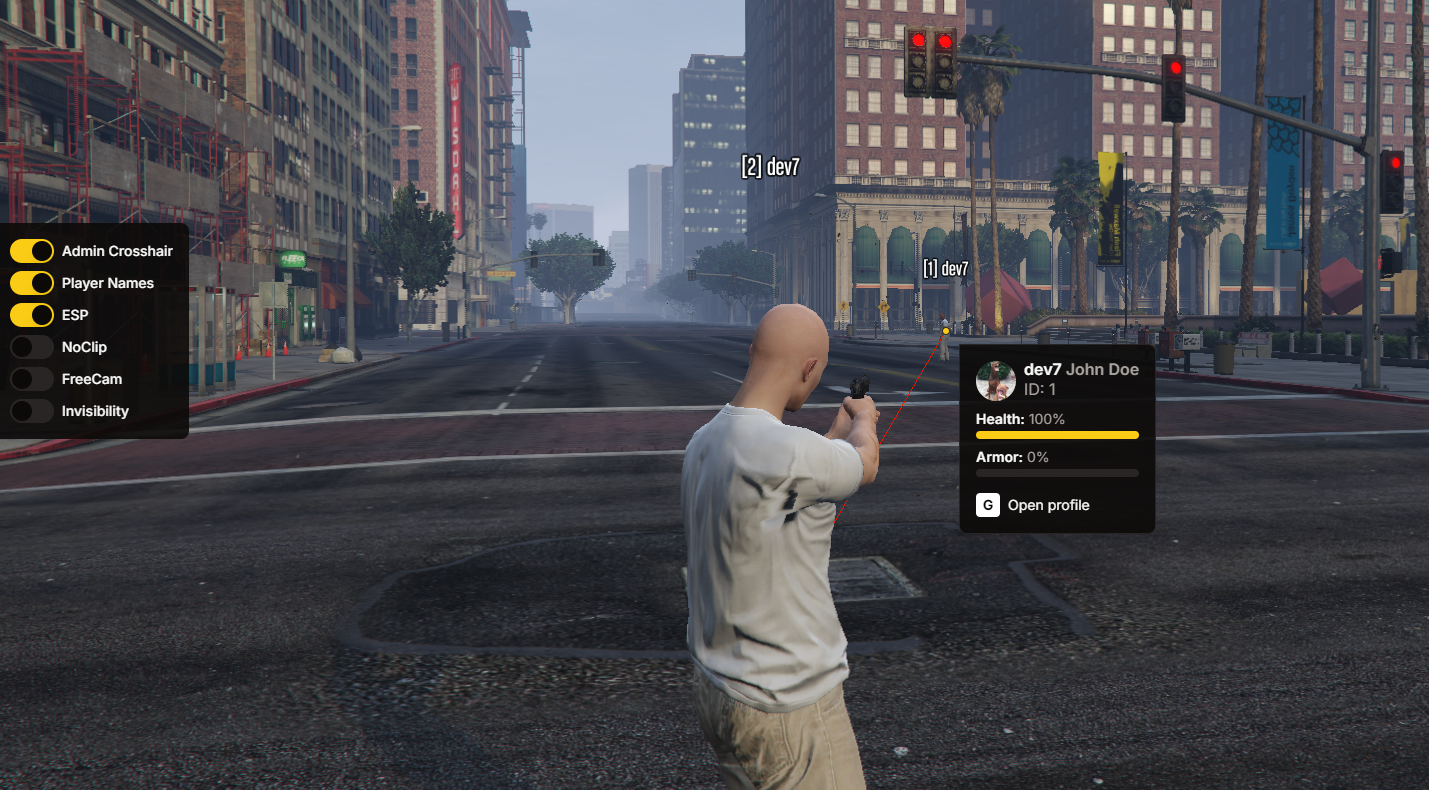Toggle the Admin Crosshair switch off

[32, 251]
